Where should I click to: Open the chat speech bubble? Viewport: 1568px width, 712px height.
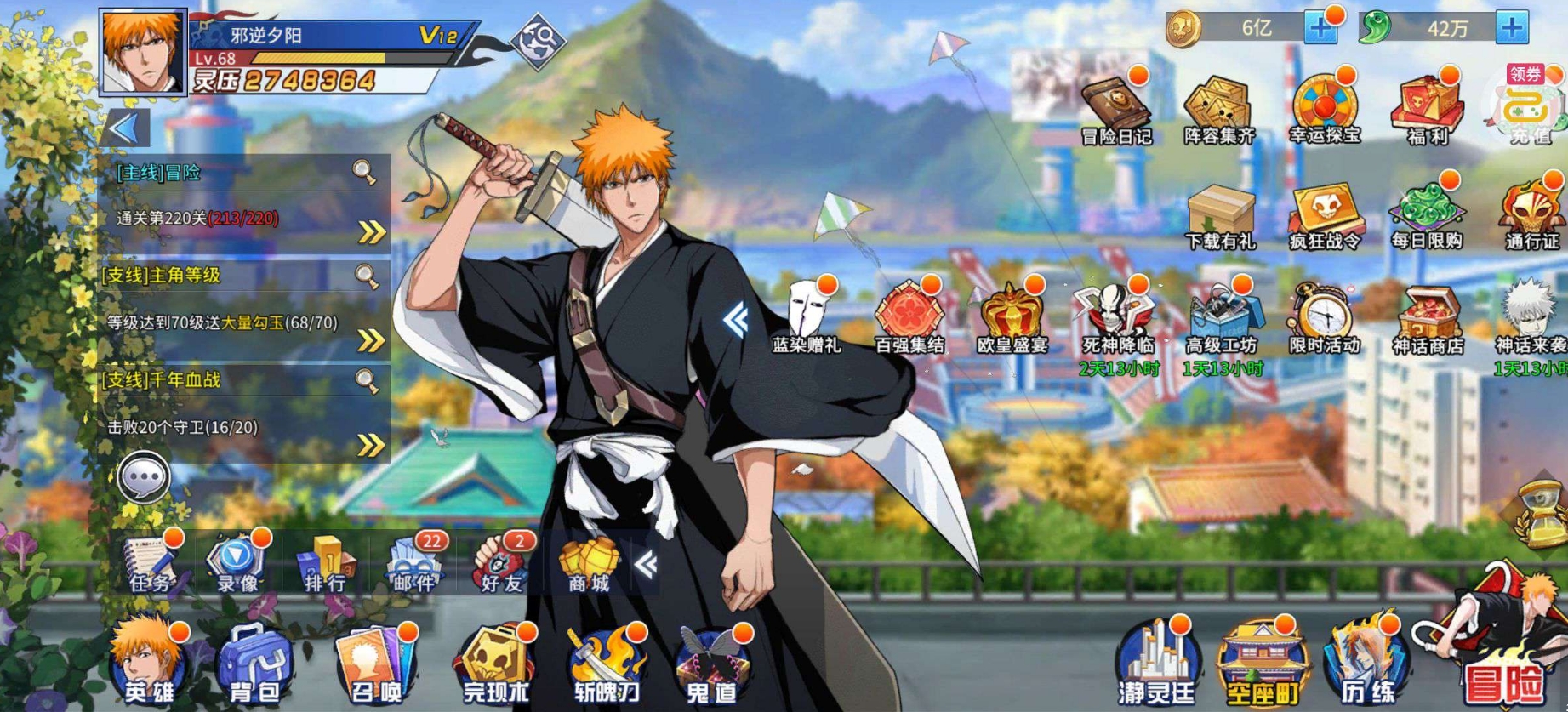coord(144,479)
